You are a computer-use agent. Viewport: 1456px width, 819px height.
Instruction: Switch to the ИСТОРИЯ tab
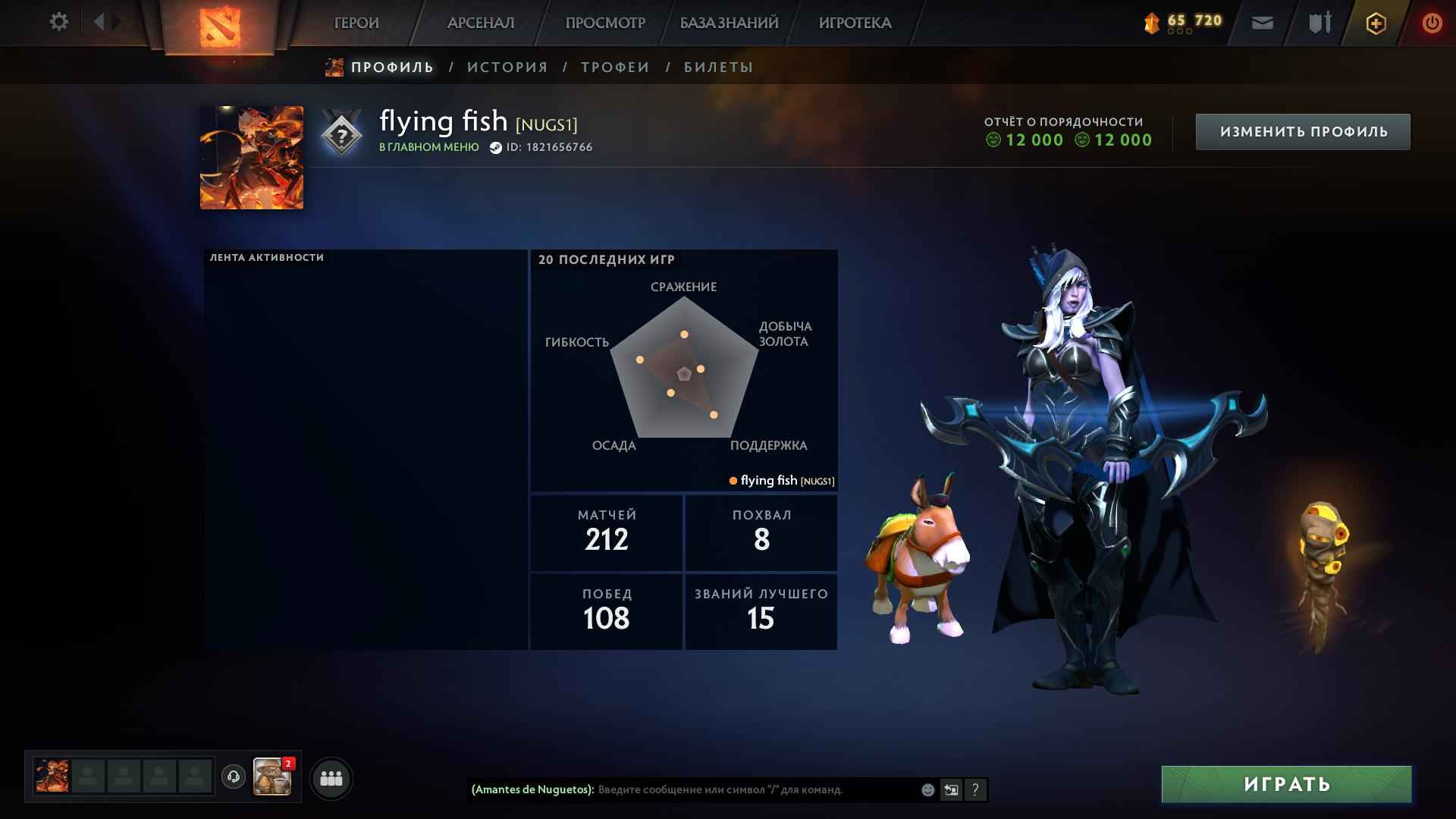point(507,67)
